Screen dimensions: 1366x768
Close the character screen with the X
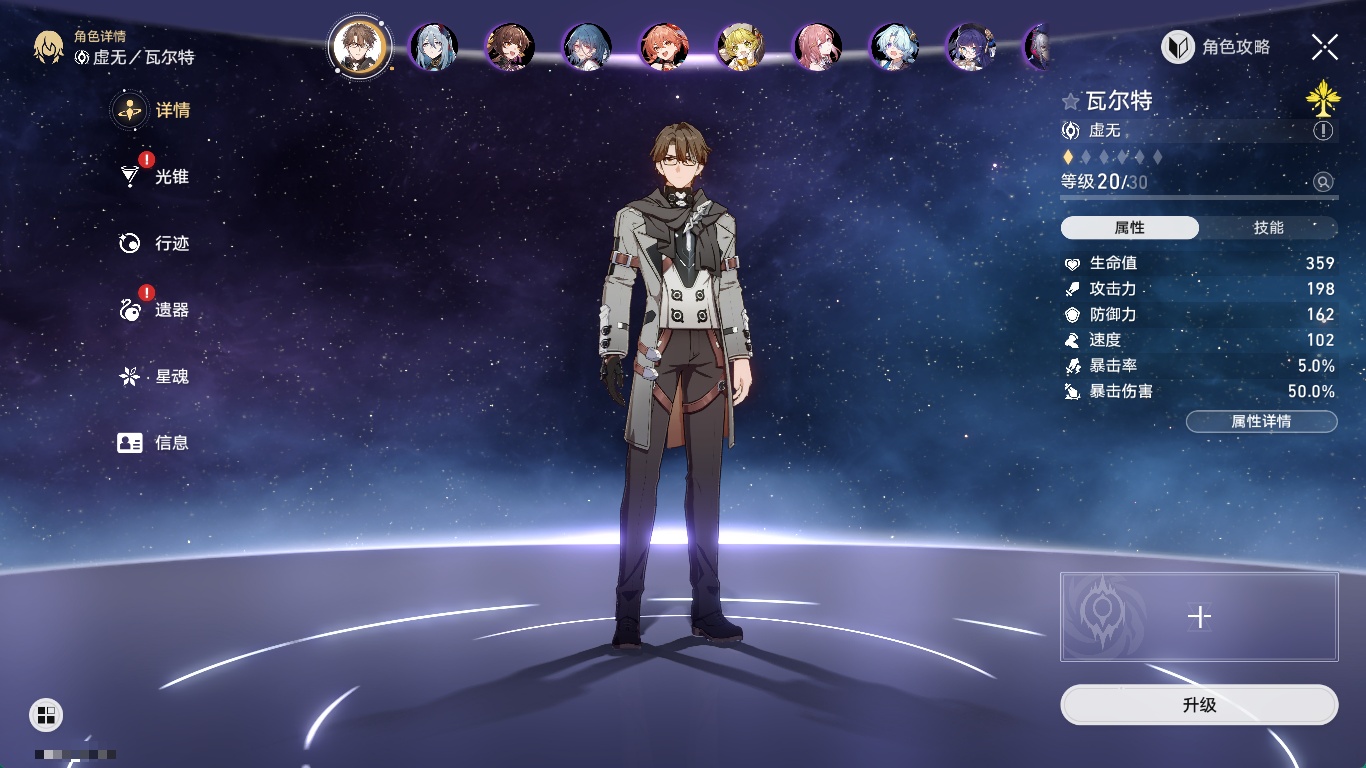1324,47
